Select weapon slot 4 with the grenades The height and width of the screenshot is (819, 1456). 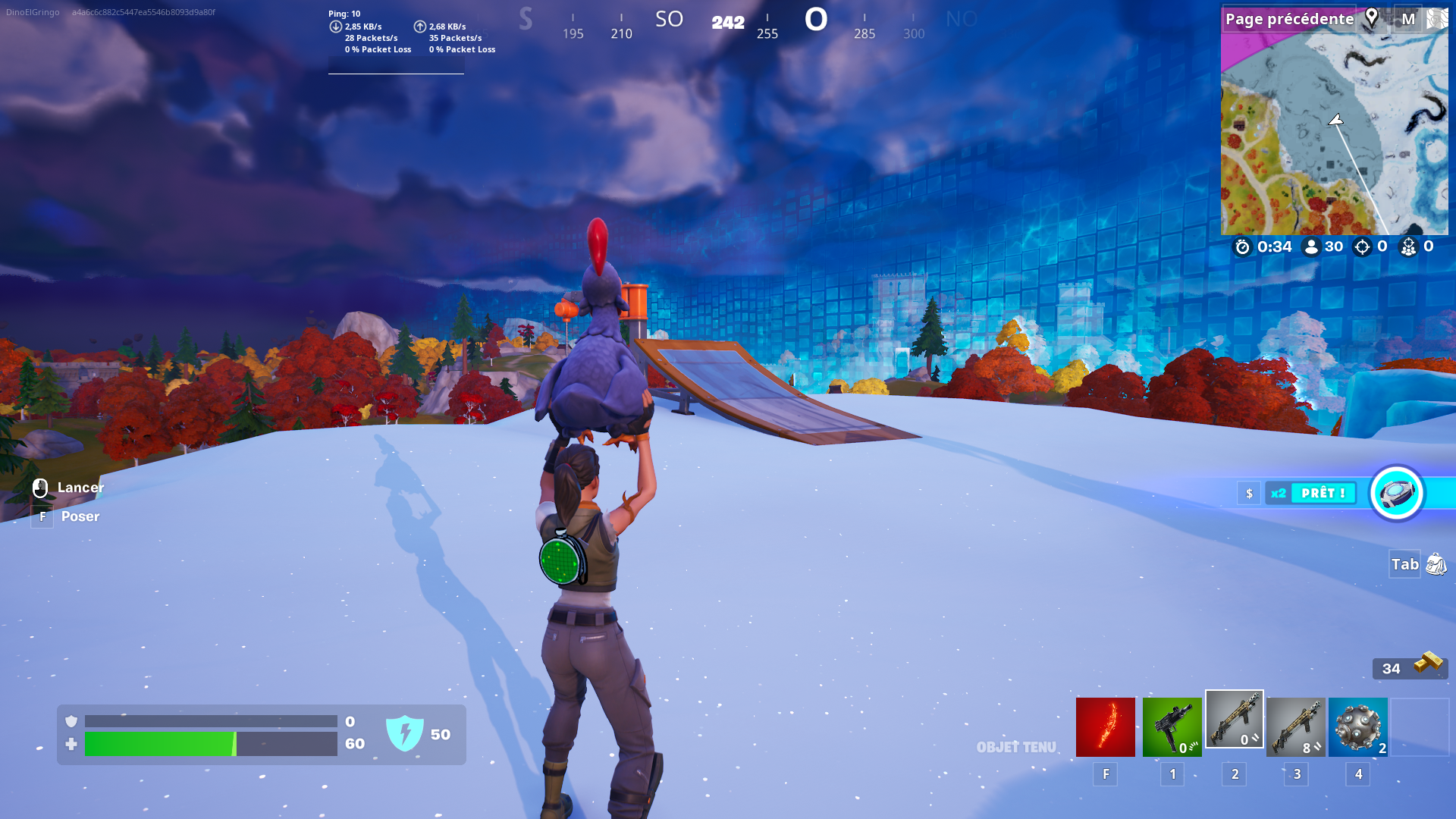(1357, 726)
